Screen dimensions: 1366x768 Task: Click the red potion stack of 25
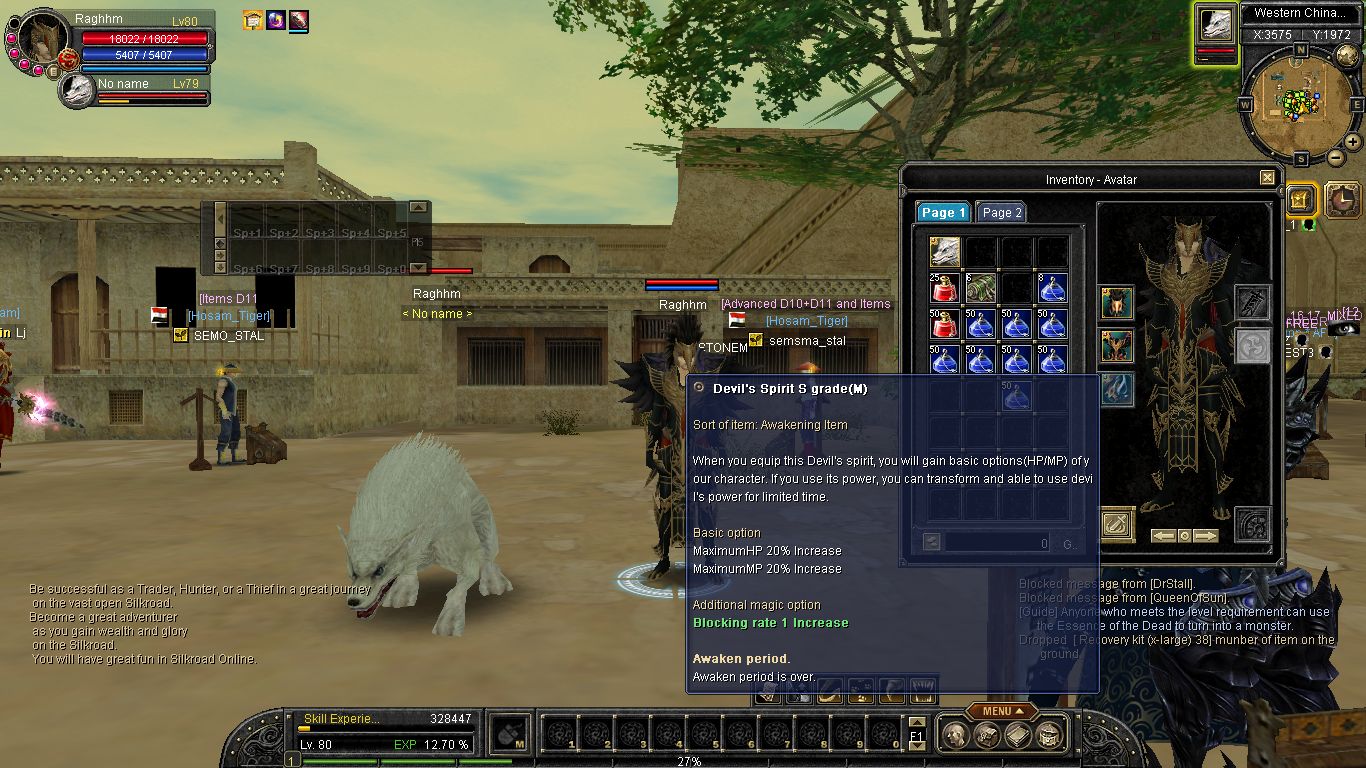[945, 289]
